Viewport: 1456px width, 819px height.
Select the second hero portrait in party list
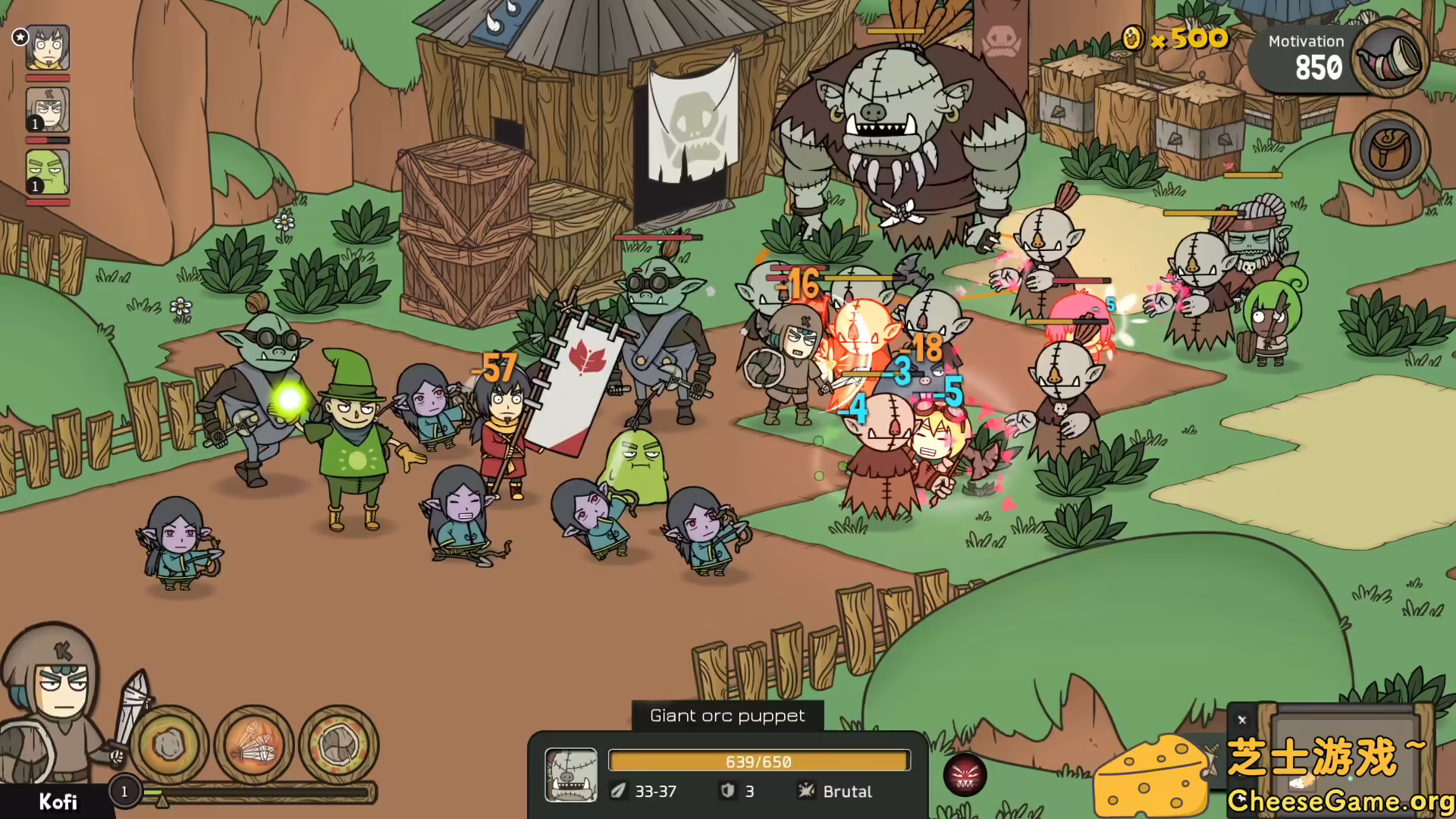(47, 110)
